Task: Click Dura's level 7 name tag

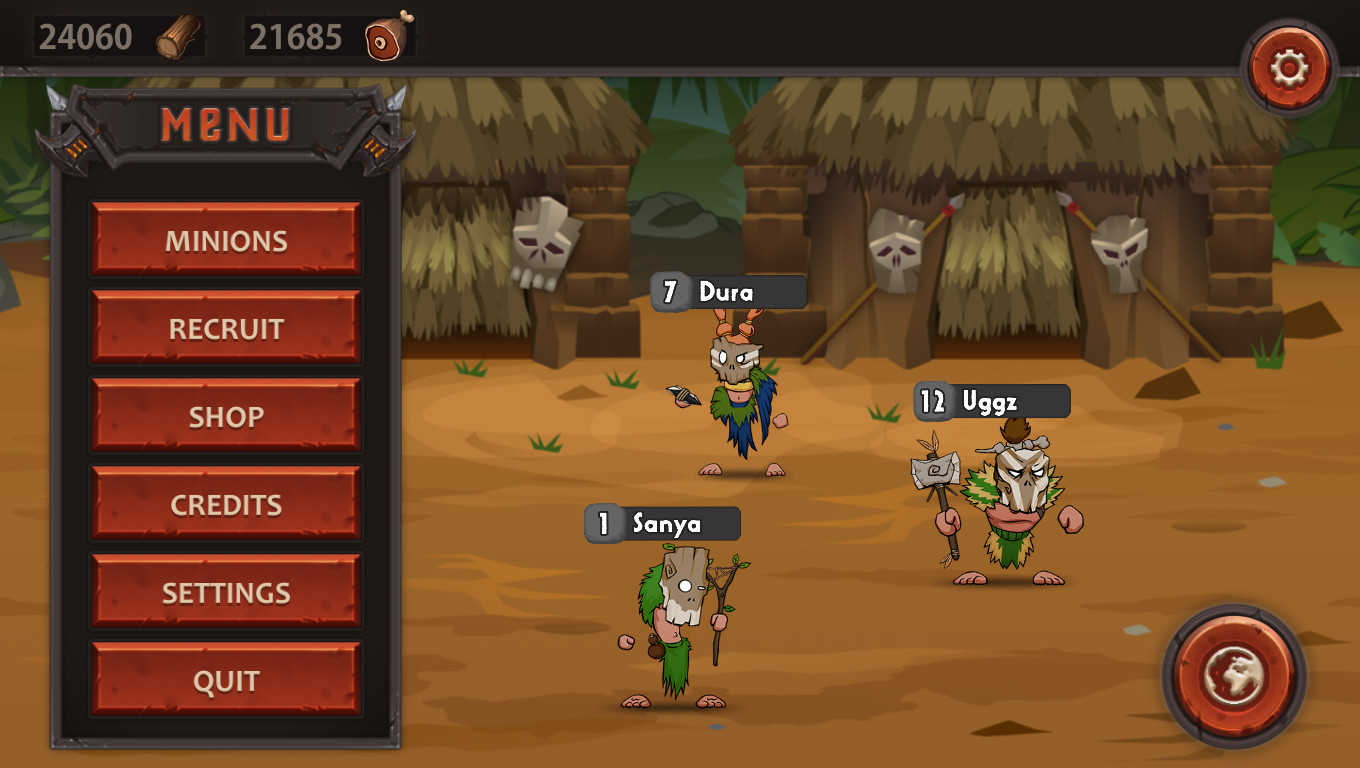Action: tap(730, 291)
